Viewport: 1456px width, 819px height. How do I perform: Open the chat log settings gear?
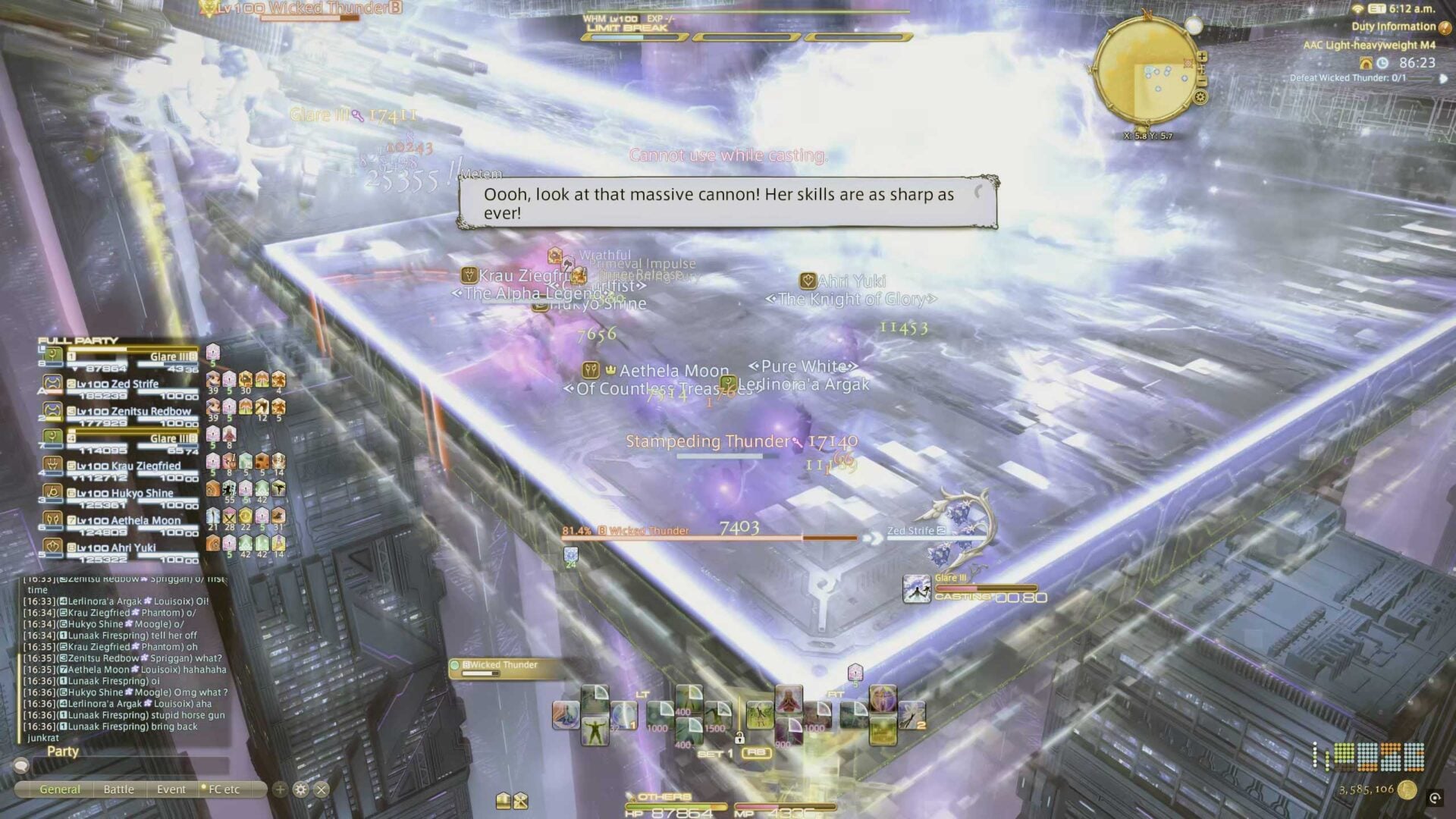pos(301,789)
